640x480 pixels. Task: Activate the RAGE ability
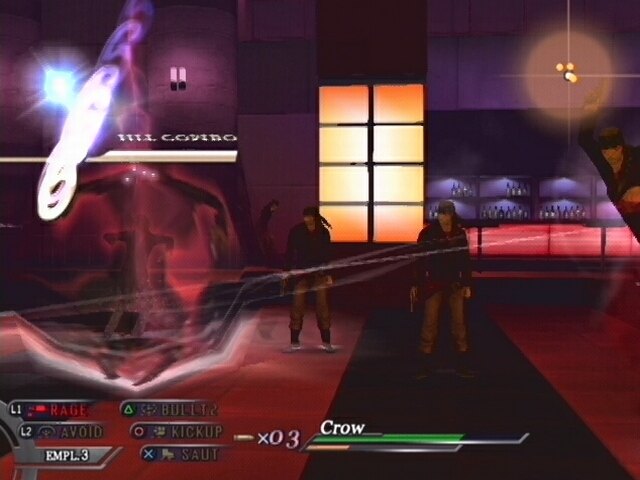point(68,410)
